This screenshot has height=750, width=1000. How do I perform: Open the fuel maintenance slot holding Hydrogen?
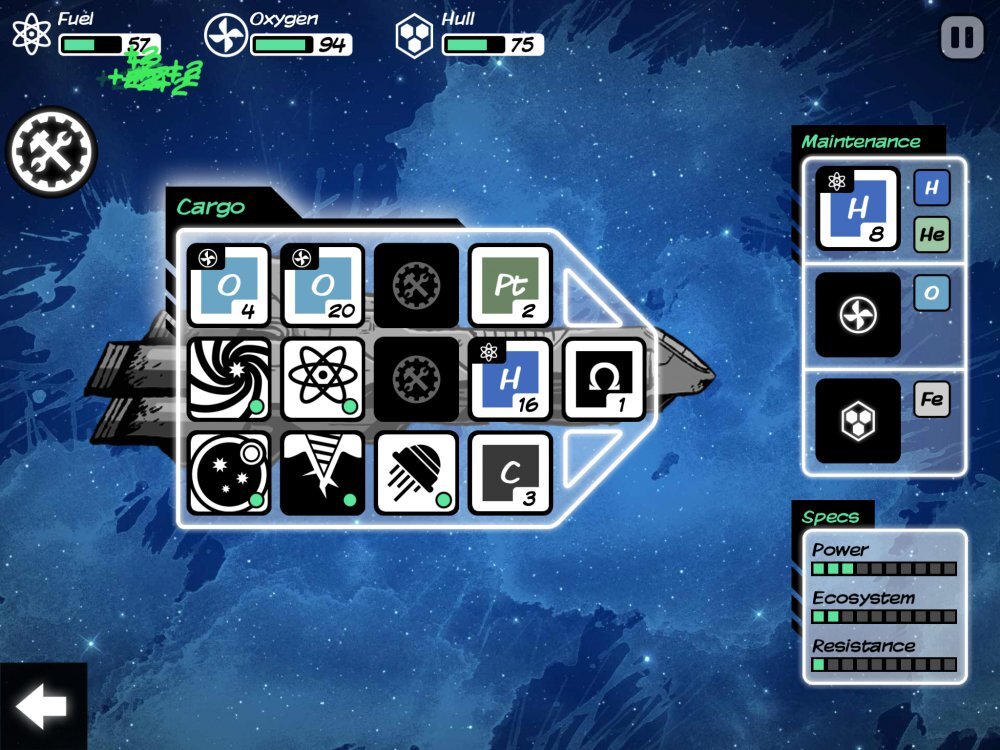click(x=857, y=208)
